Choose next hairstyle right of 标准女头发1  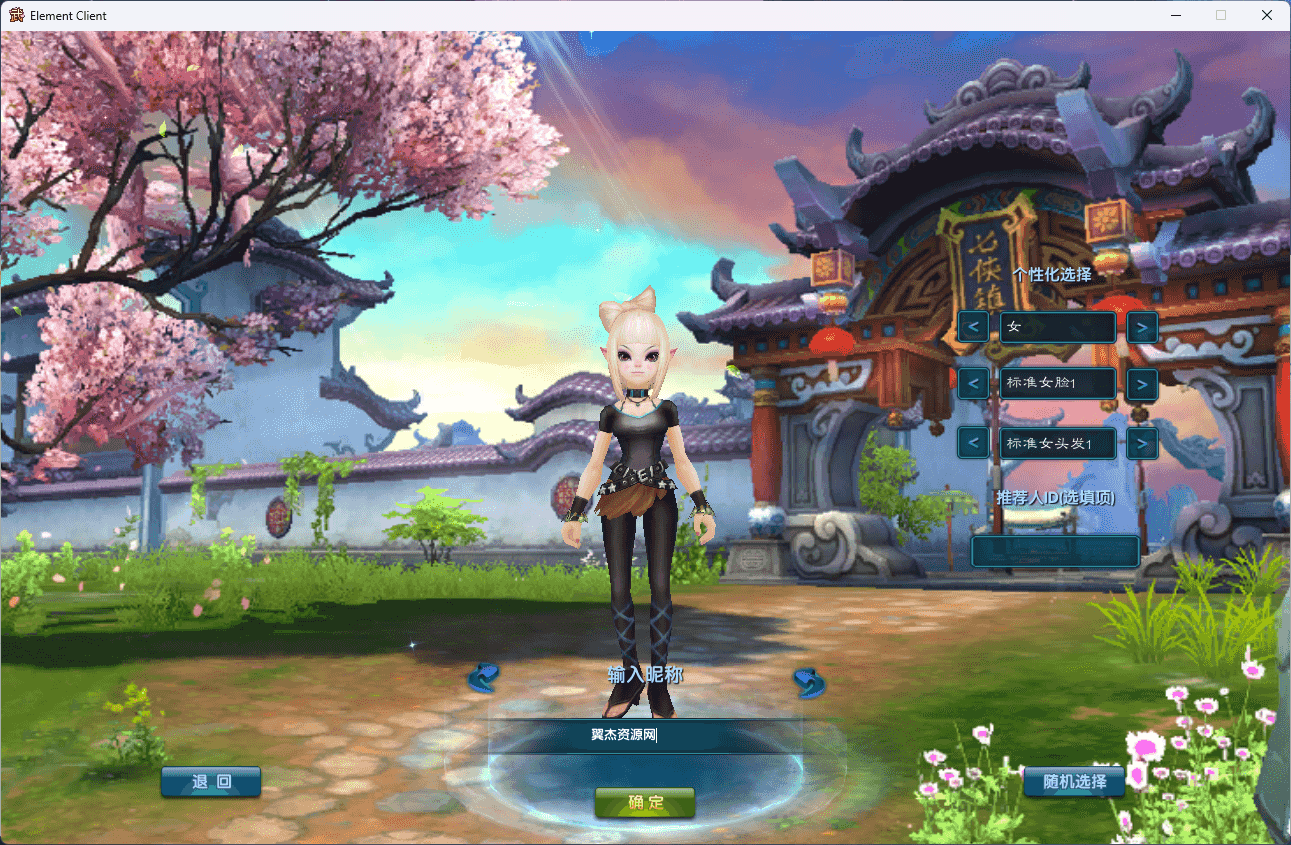click(x=1142, y=443)
